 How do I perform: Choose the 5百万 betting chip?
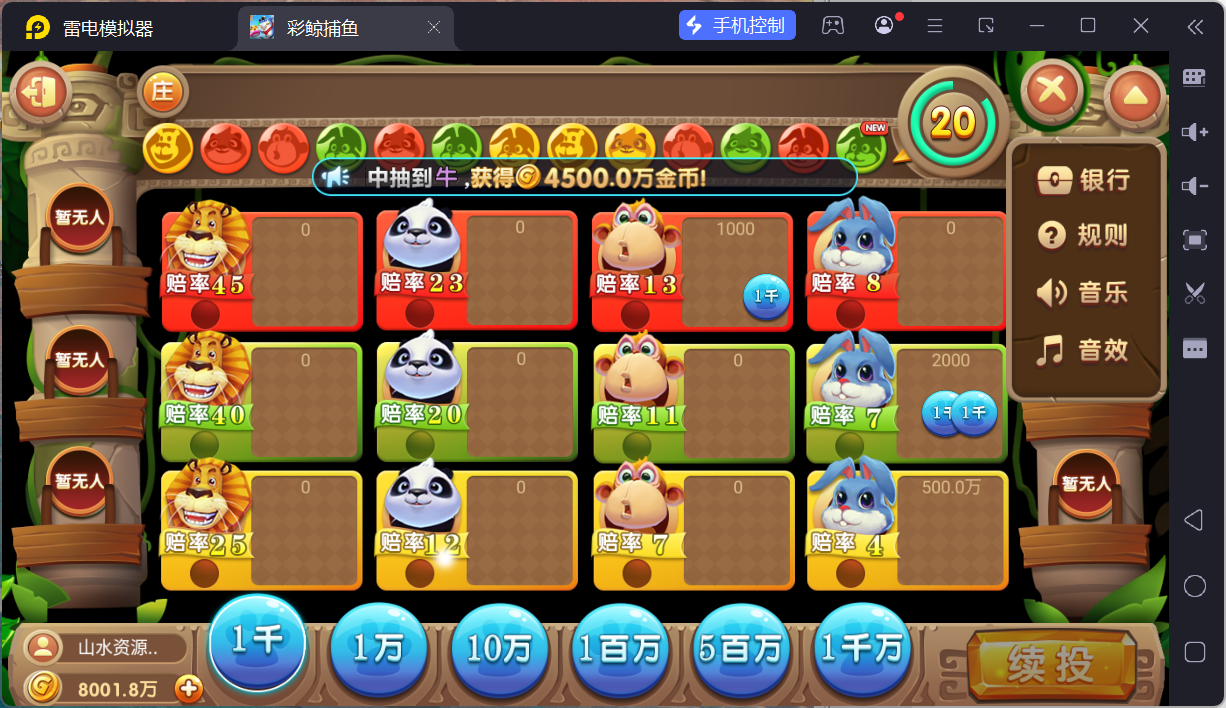pyautogui.click(x=742, y=650)
